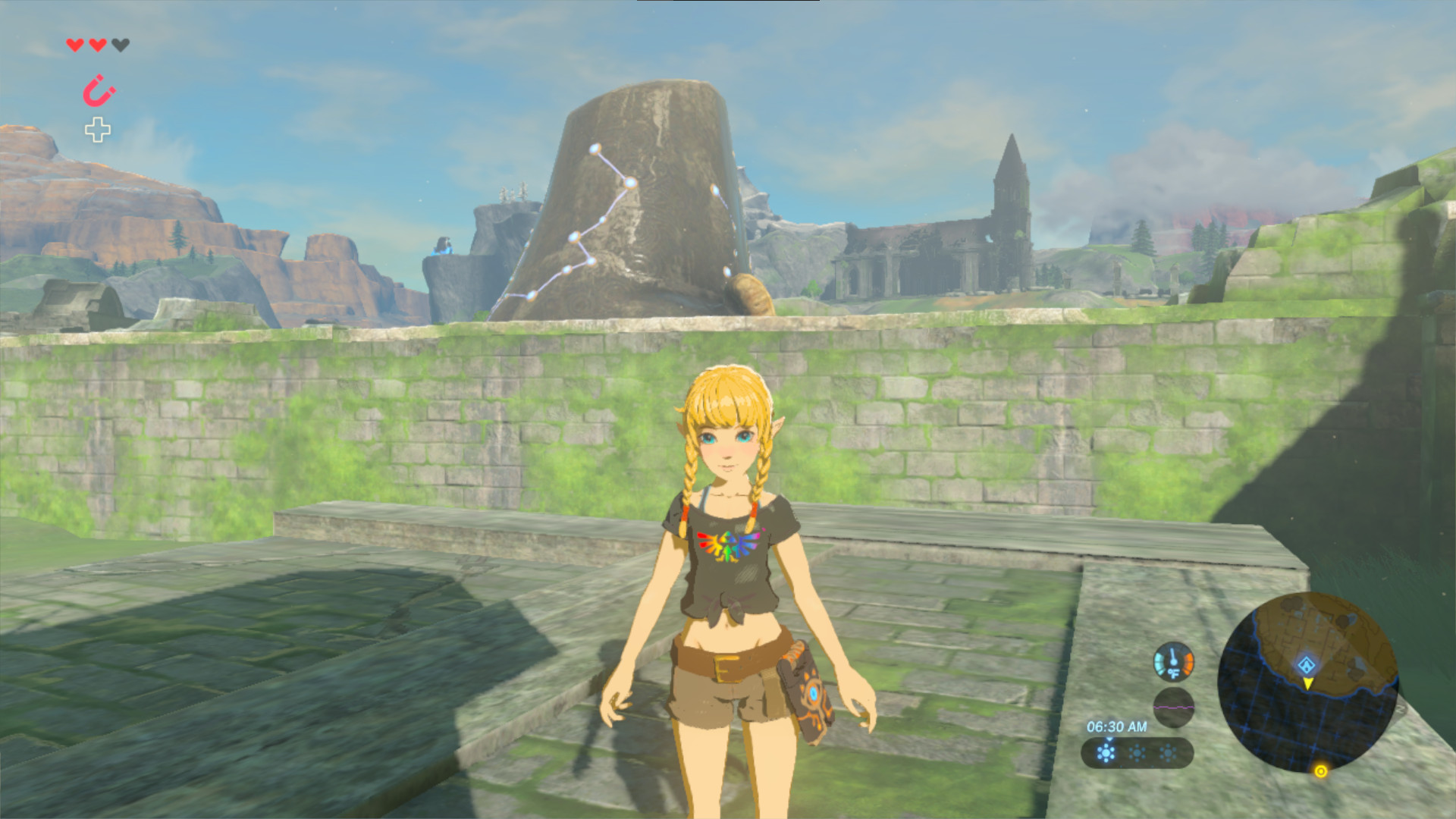Viewport: 1456px width, 819px height.
Task: Click the yellow player arrow on the minimap
Action: click(x=1307, y=683)
